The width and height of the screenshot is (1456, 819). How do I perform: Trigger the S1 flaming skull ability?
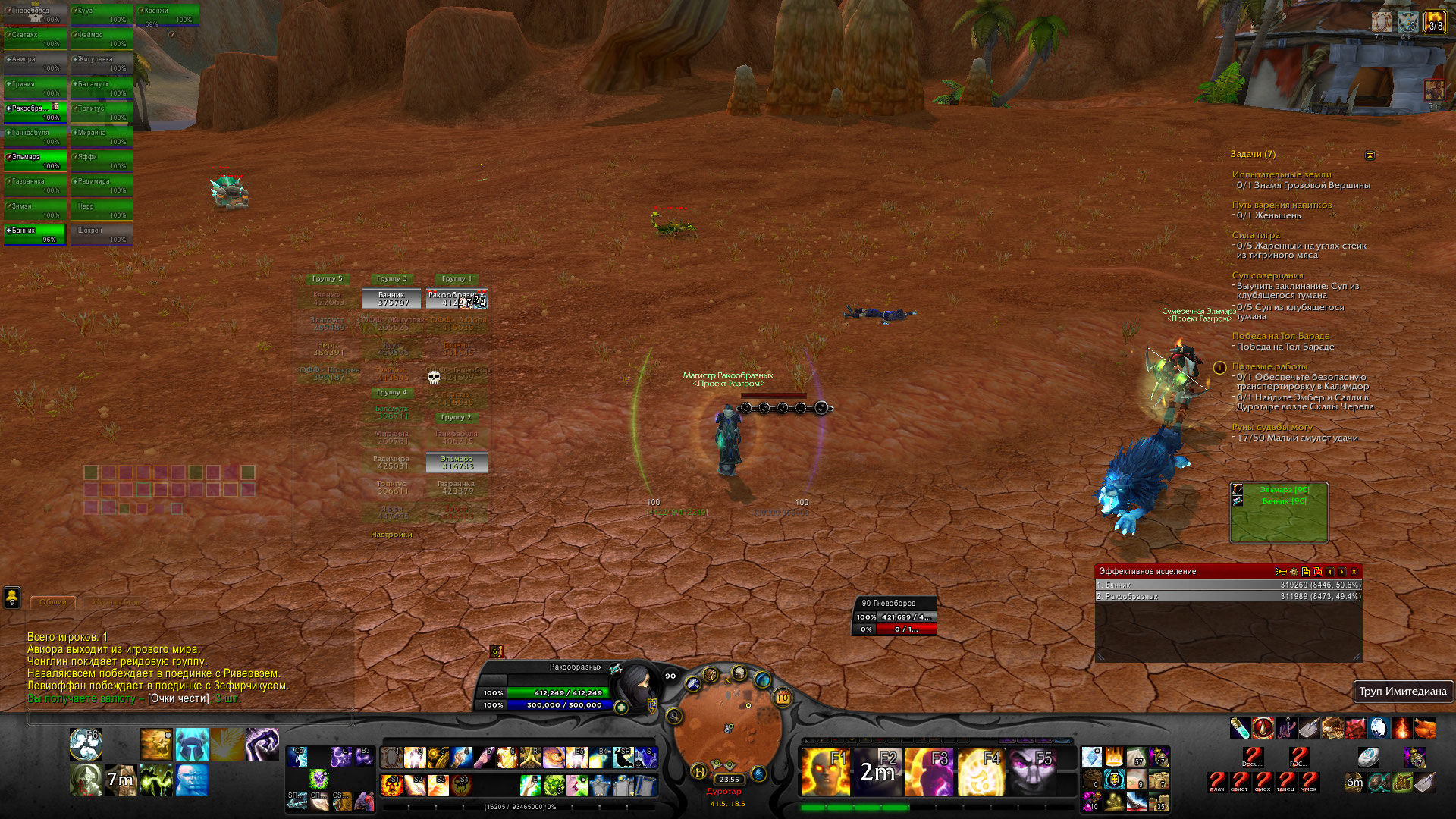[x=391, y=785]
